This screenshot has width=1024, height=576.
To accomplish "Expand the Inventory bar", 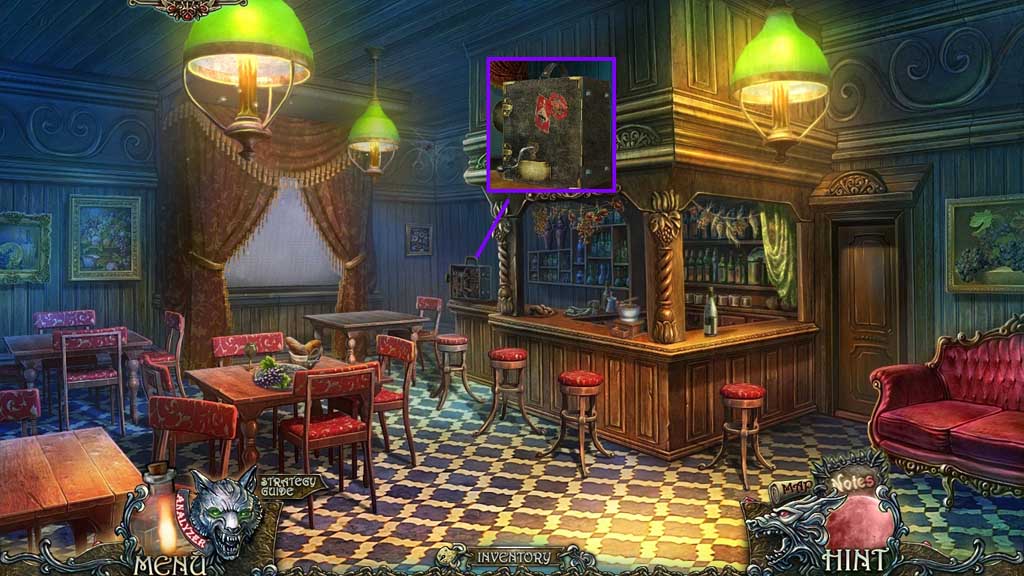I will pos(512,557).
